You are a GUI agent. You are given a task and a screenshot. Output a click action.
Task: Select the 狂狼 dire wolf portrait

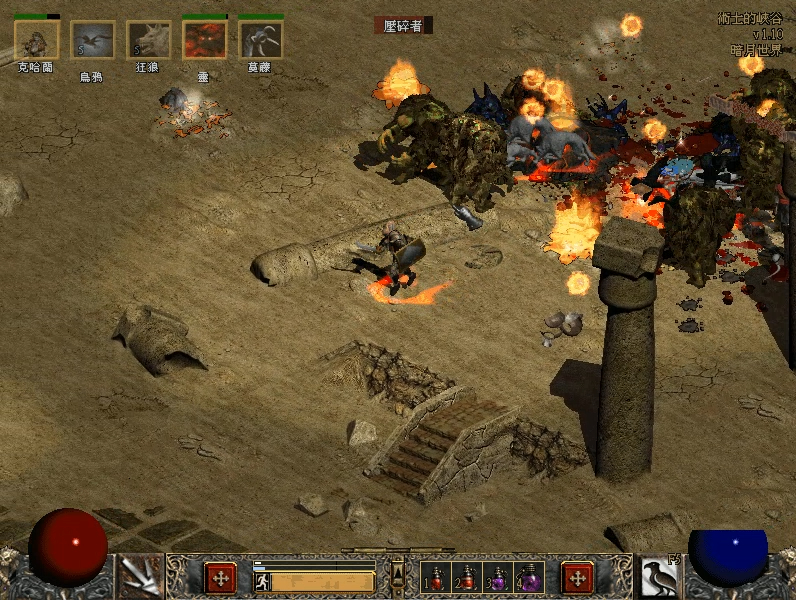coord(148,40)
